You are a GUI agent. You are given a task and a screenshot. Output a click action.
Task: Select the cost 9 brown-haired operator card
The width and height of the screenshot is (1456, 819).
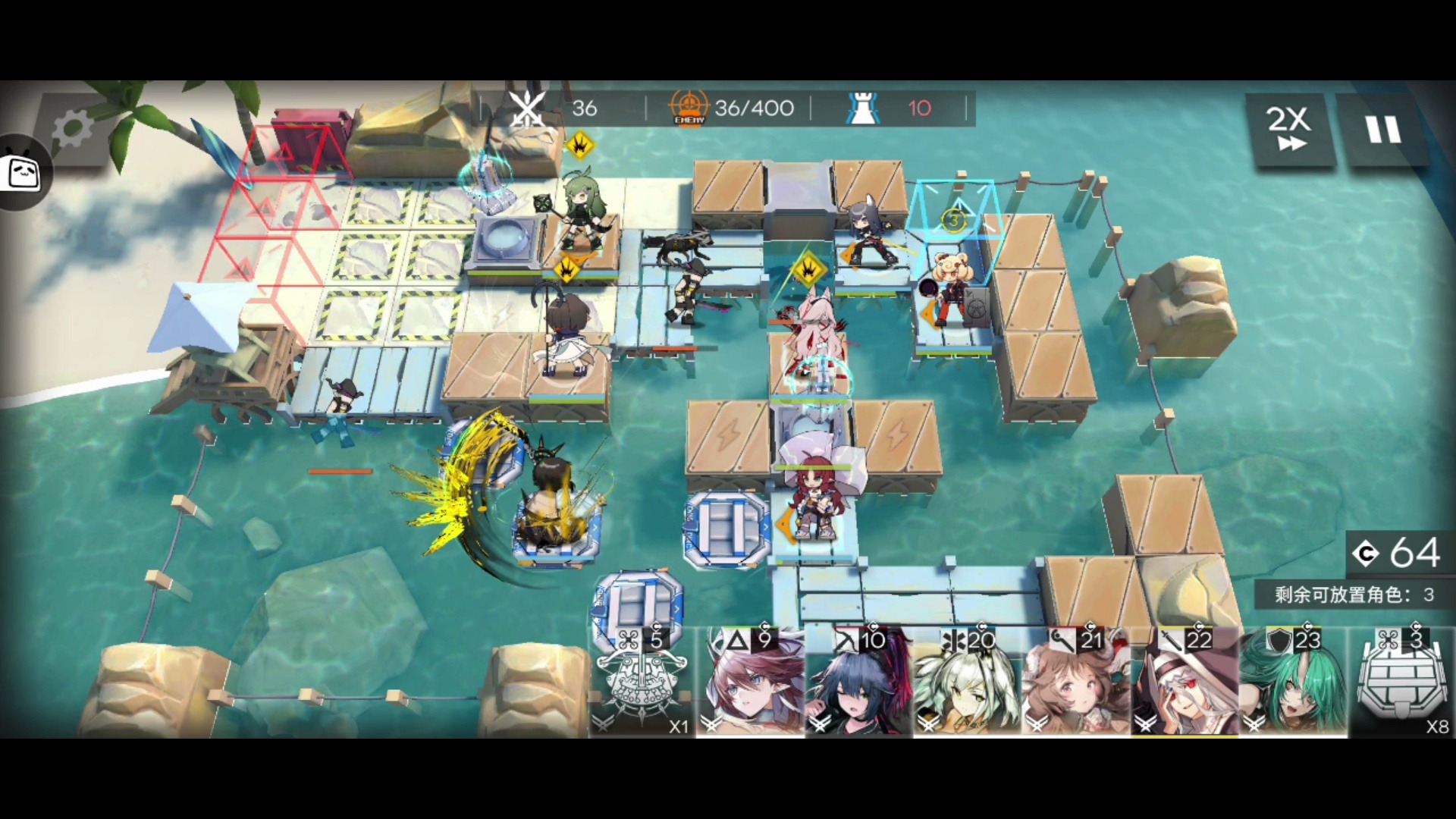(751, 682)
